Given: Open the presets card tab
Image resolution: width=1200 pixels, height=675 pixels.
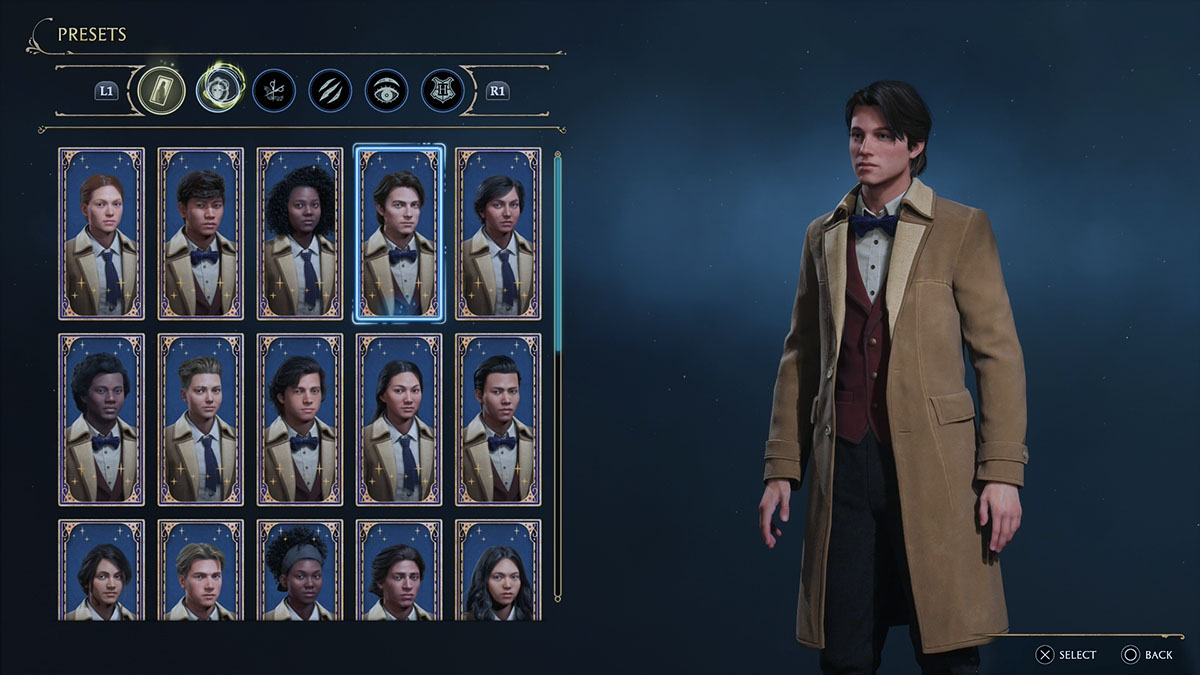Looking at the screenshot, I should coord(161,90).
